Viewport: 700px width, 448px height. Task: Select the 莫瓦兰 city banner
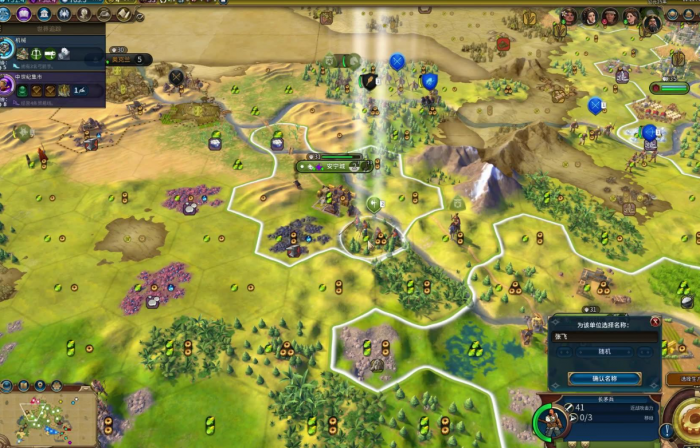coord(125,60)
